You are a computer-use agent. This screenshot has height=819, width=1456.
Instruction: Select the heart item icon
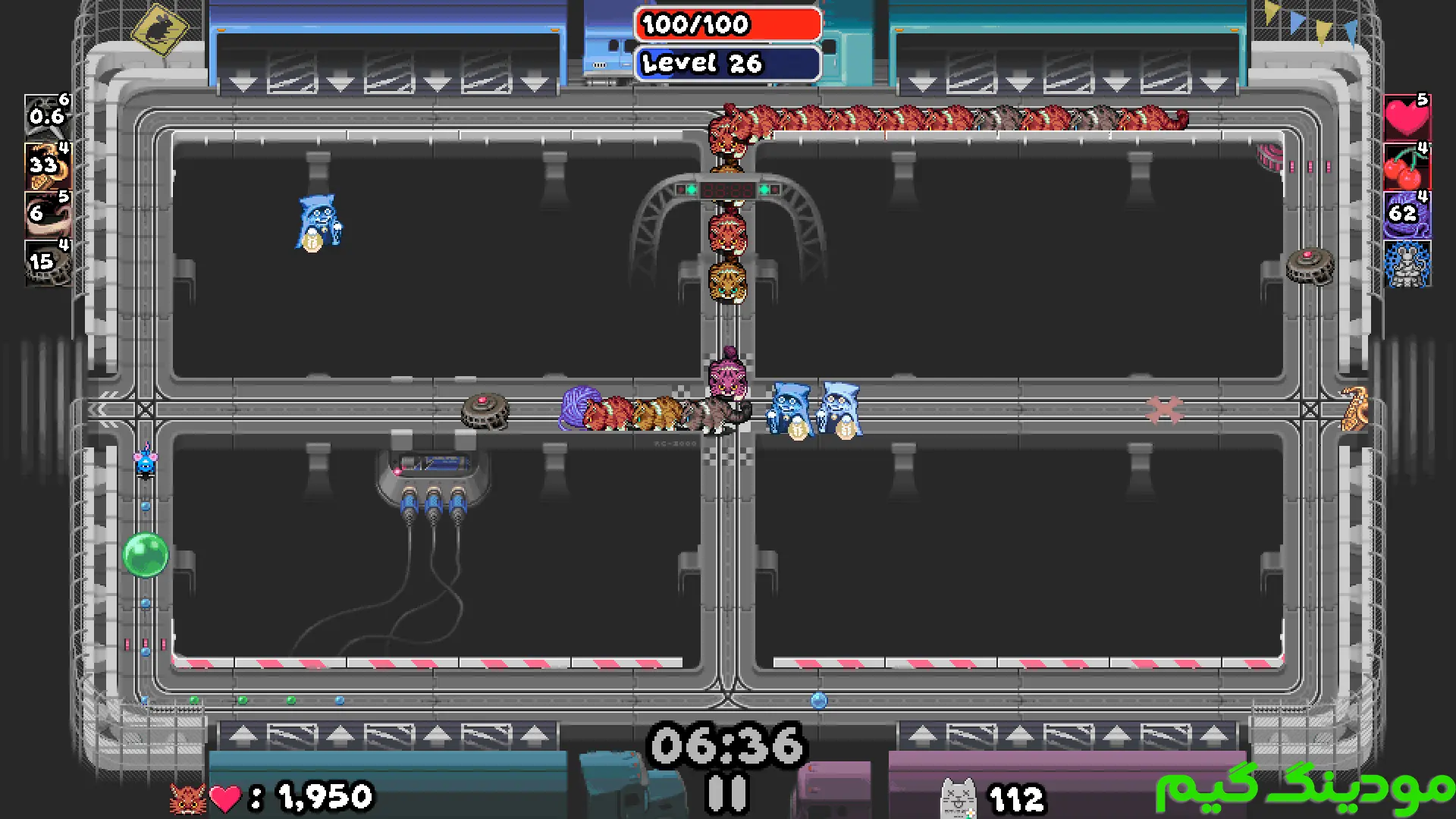click(x=1407, y=116)
